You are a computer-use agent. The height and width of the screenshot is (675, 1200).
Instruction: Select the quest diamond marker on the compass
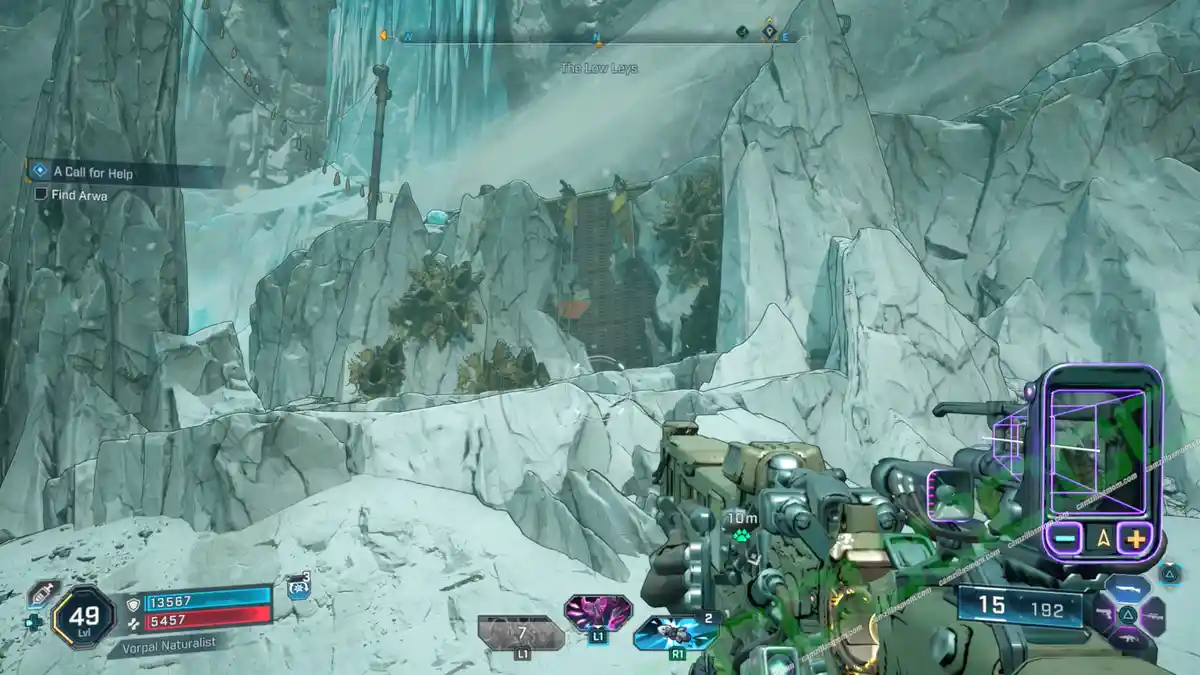tap(768, 32)
